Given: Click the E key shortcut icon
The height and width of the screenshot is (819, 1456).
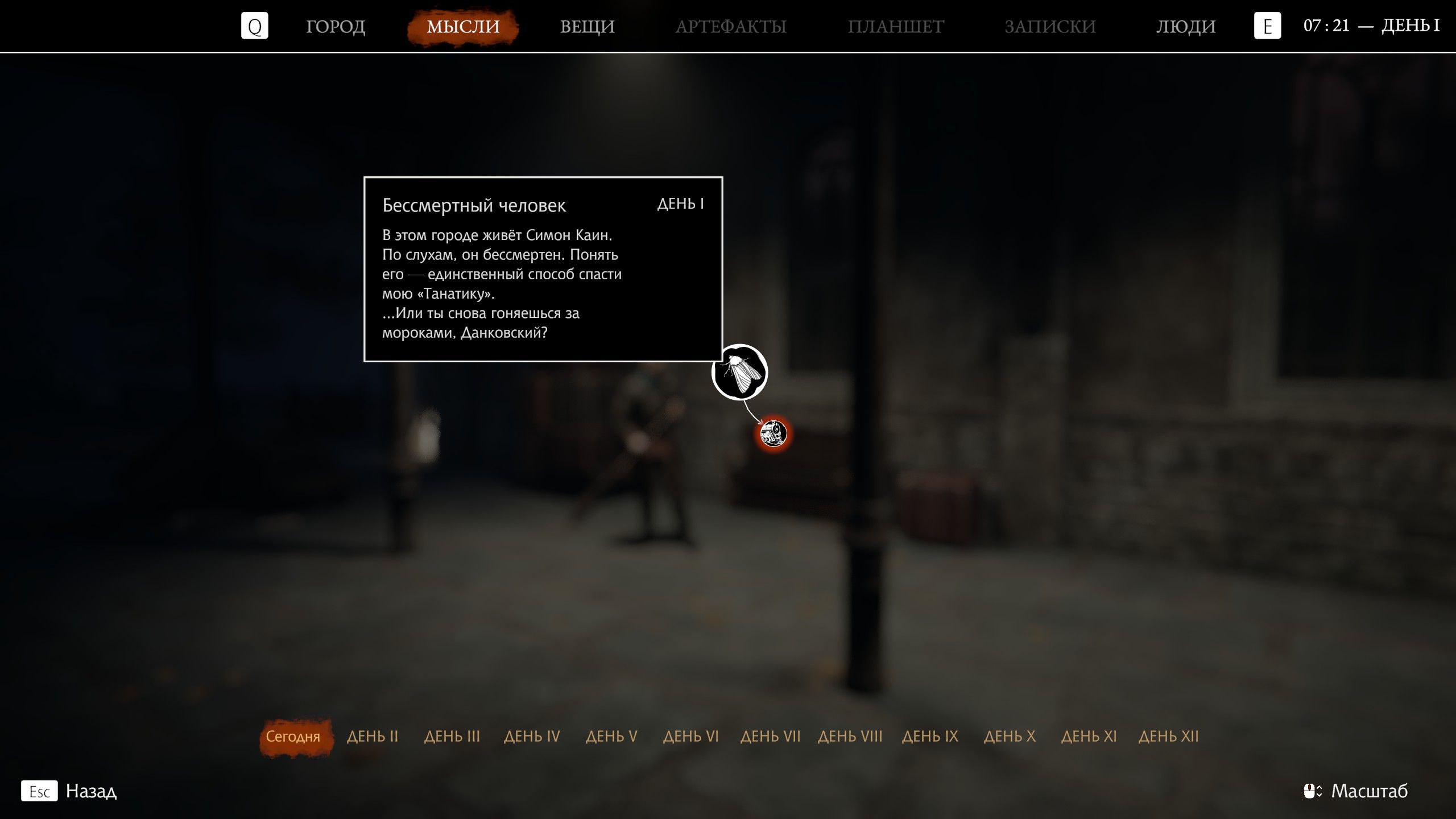Looking at the screenshot, I should coord(1267,26).
